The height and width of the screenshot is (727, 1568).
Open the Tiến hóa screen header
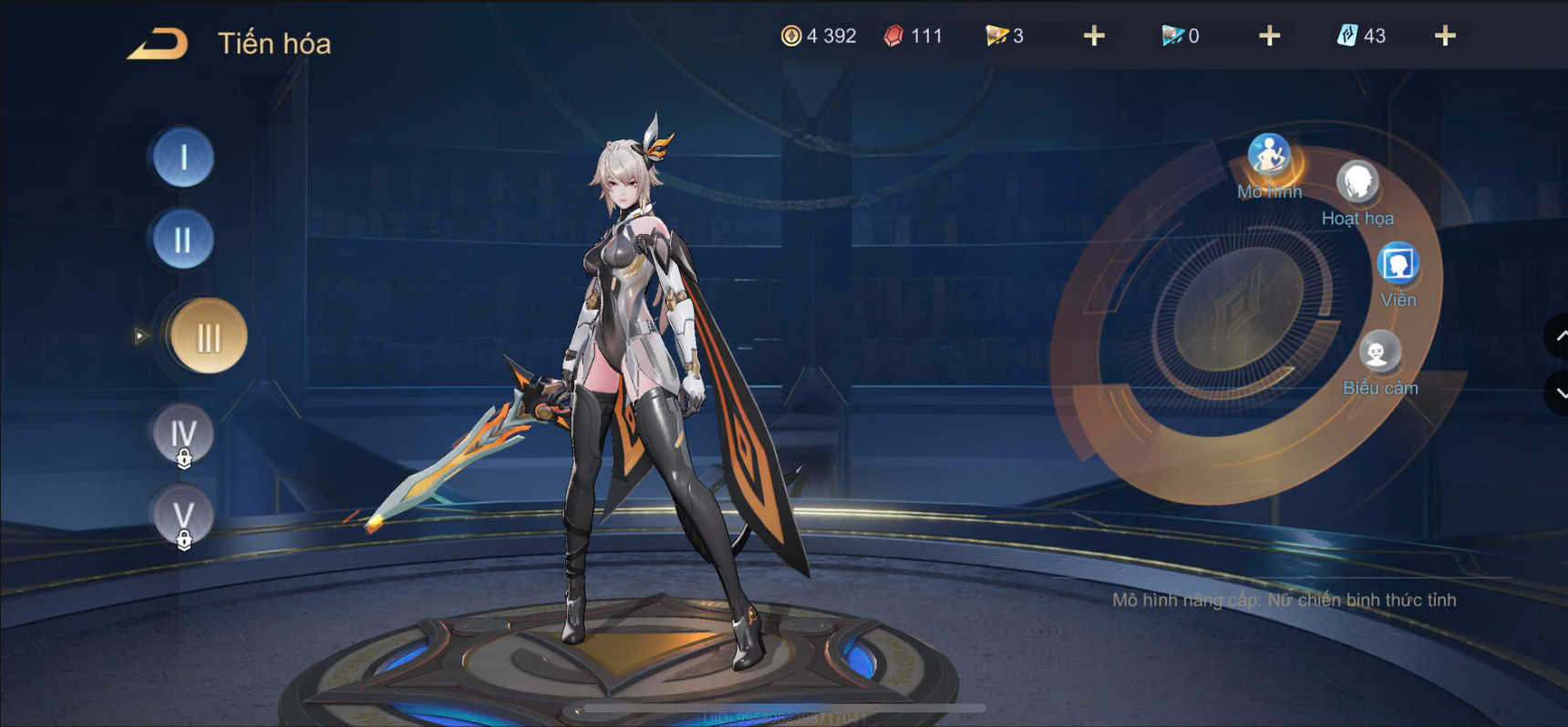[x=273, y=41]
